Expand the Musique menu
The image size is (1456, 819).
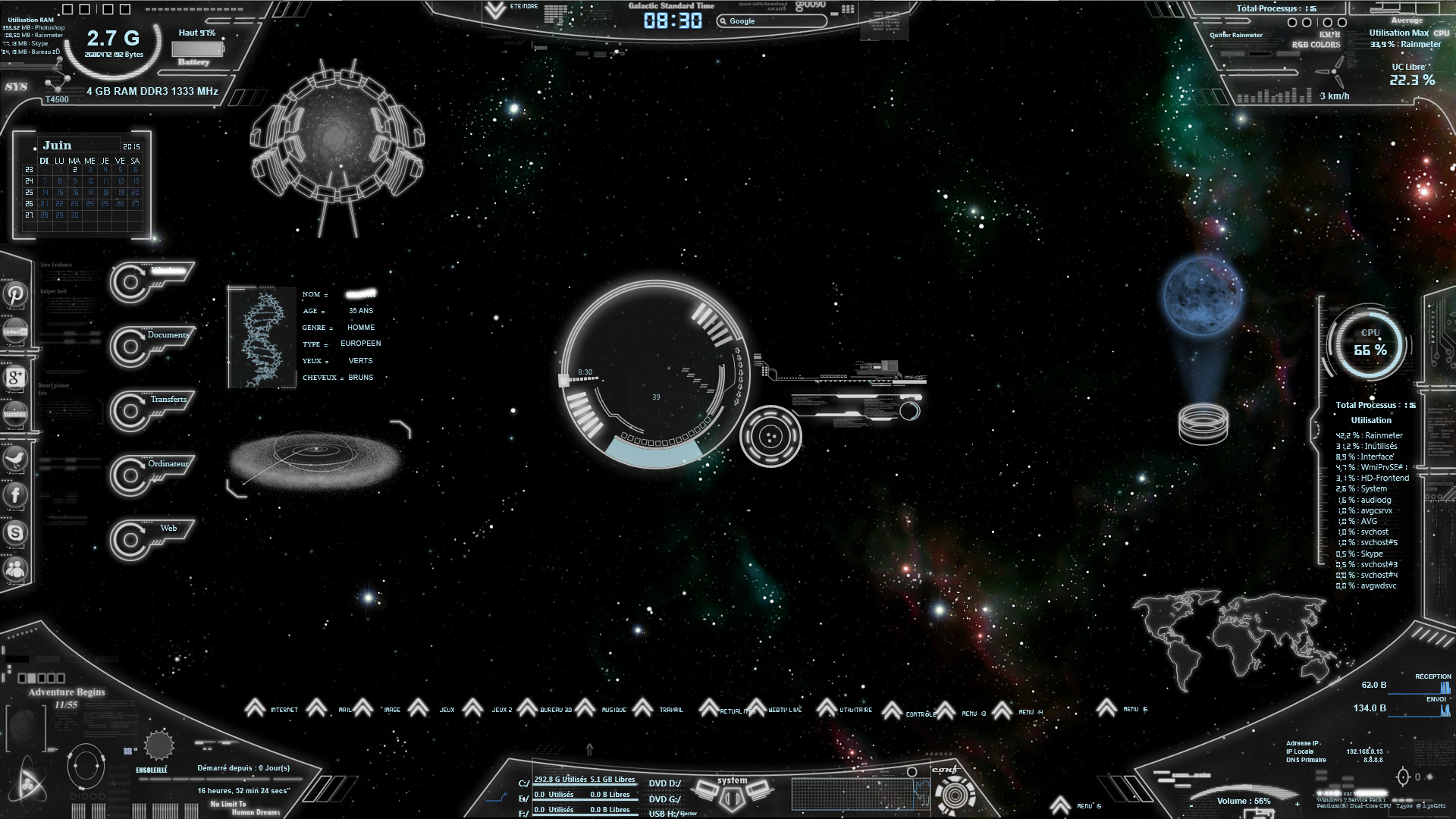(585, 709)
